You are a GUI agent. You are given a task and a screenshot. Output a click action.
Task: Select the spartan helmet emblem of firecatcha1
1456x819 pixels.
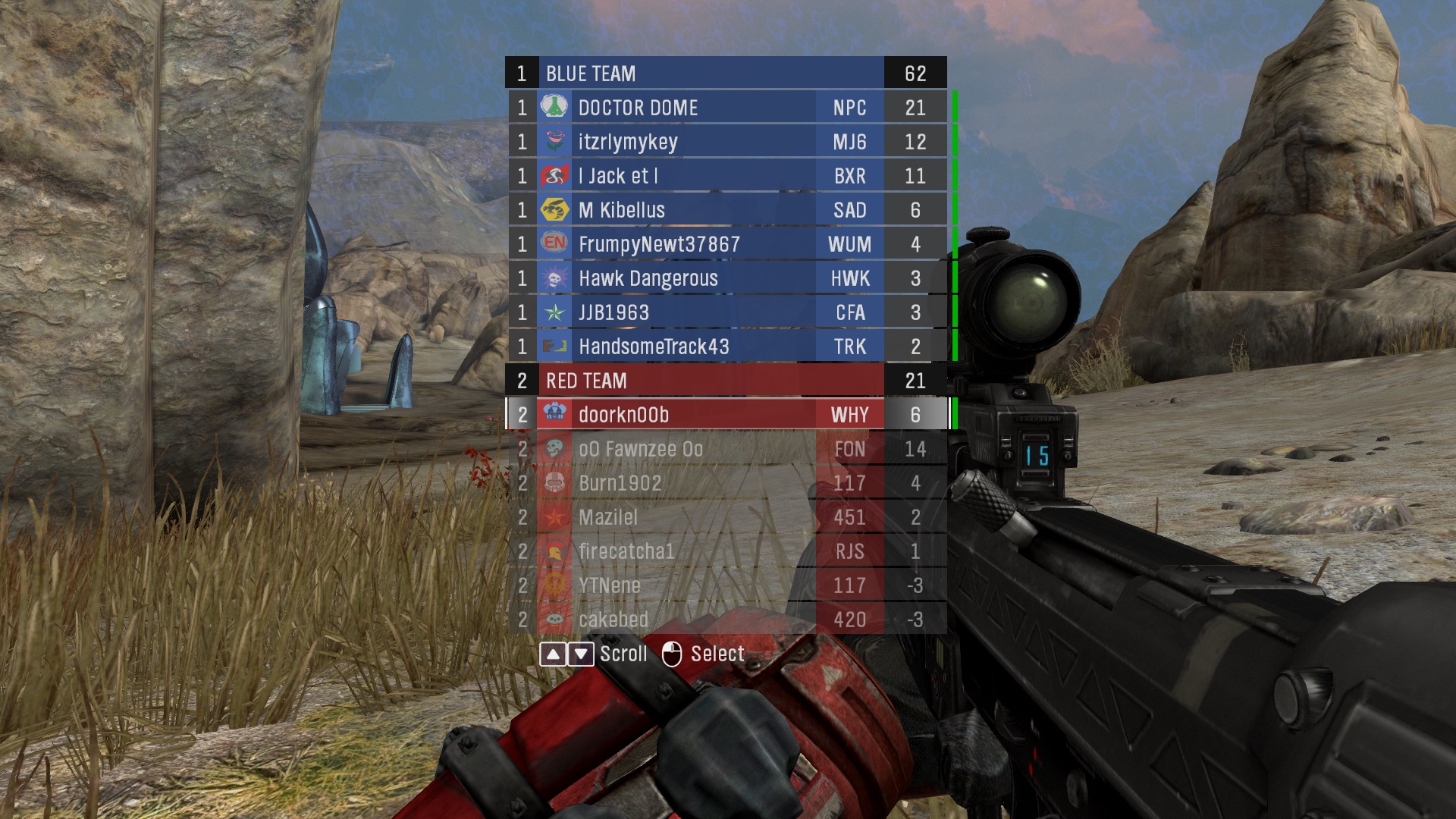[x=556, y=551]
